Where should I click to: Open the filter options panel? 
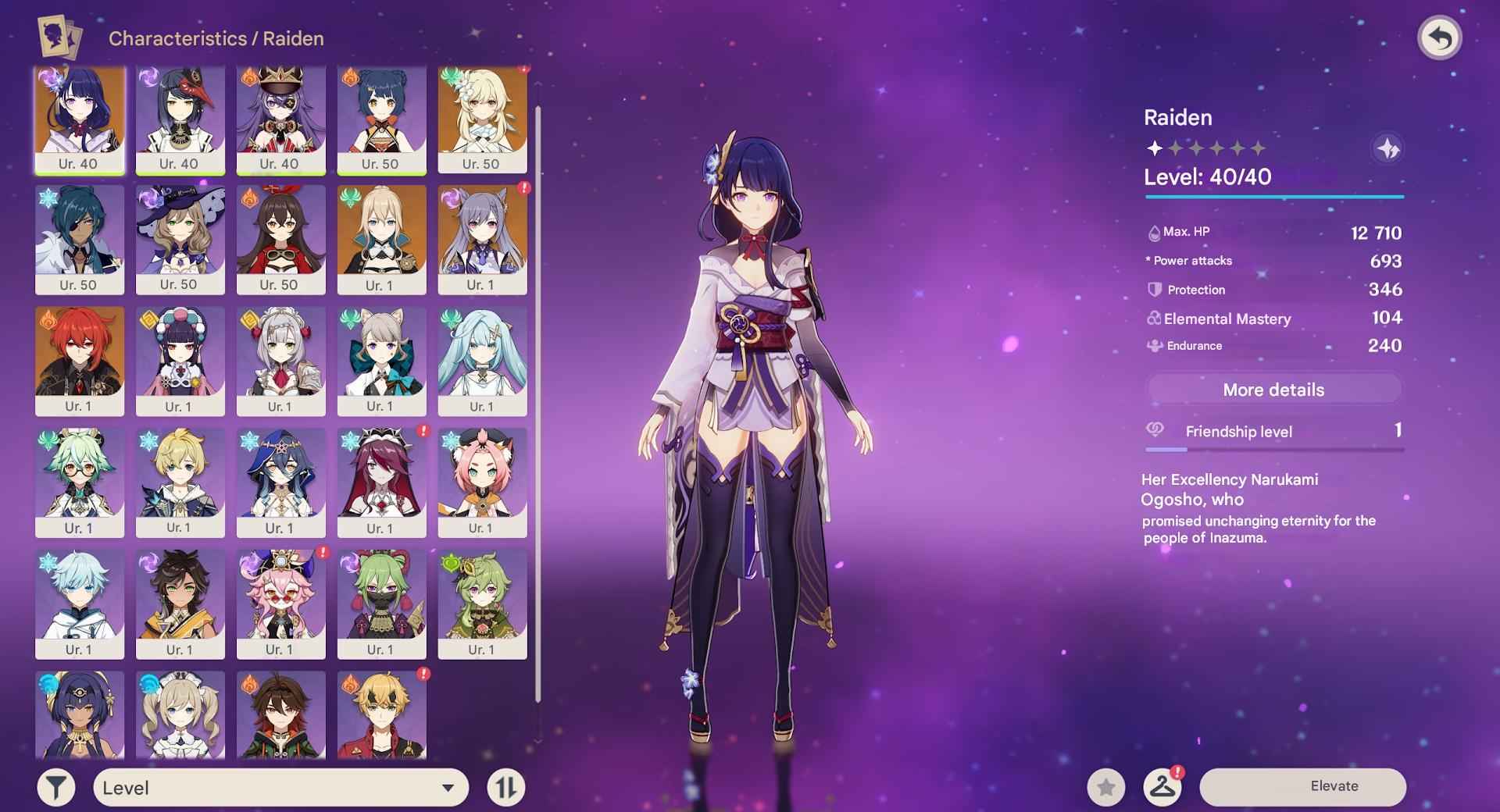pyautogui.click(x=55, y=787)
